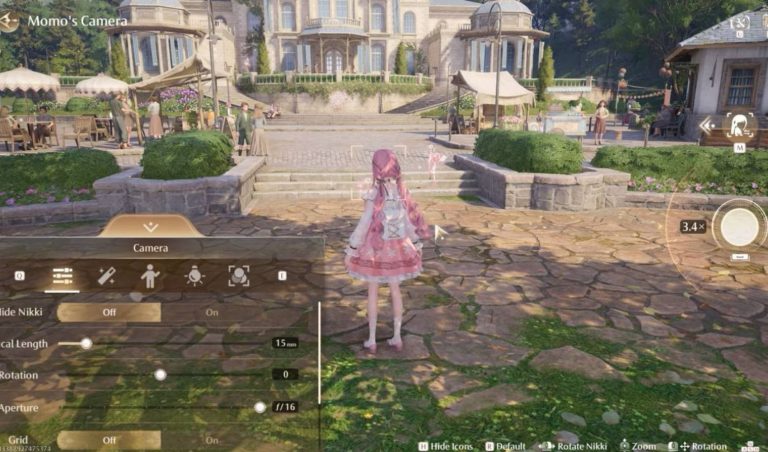768x452 pixels.
Task: Click the Focal Length slider handle
Action: (86, 343)
